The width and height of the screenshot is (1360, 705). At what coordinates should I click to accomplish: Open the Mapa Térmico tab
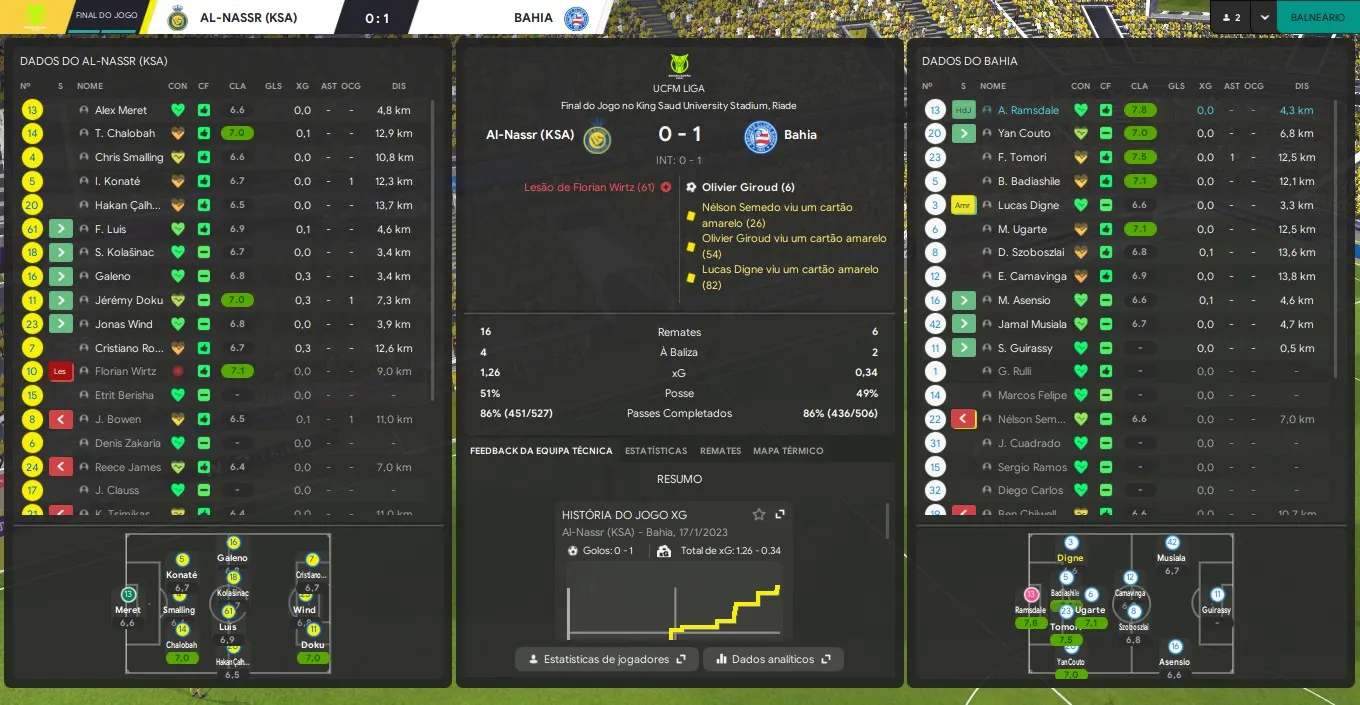coord(788,451)
